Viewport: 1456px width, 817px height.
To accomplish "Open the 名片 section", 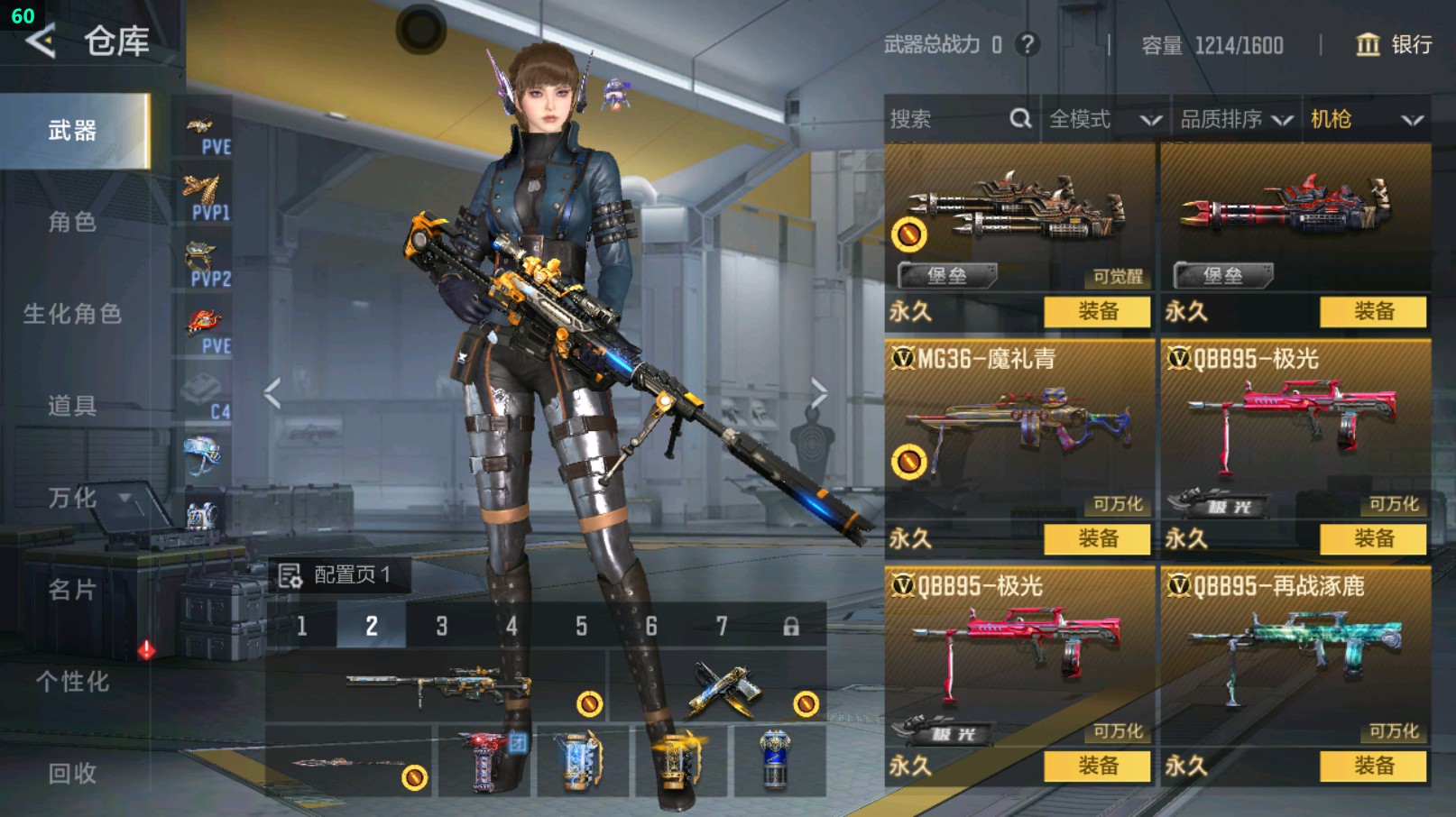I will pos(72,590).
